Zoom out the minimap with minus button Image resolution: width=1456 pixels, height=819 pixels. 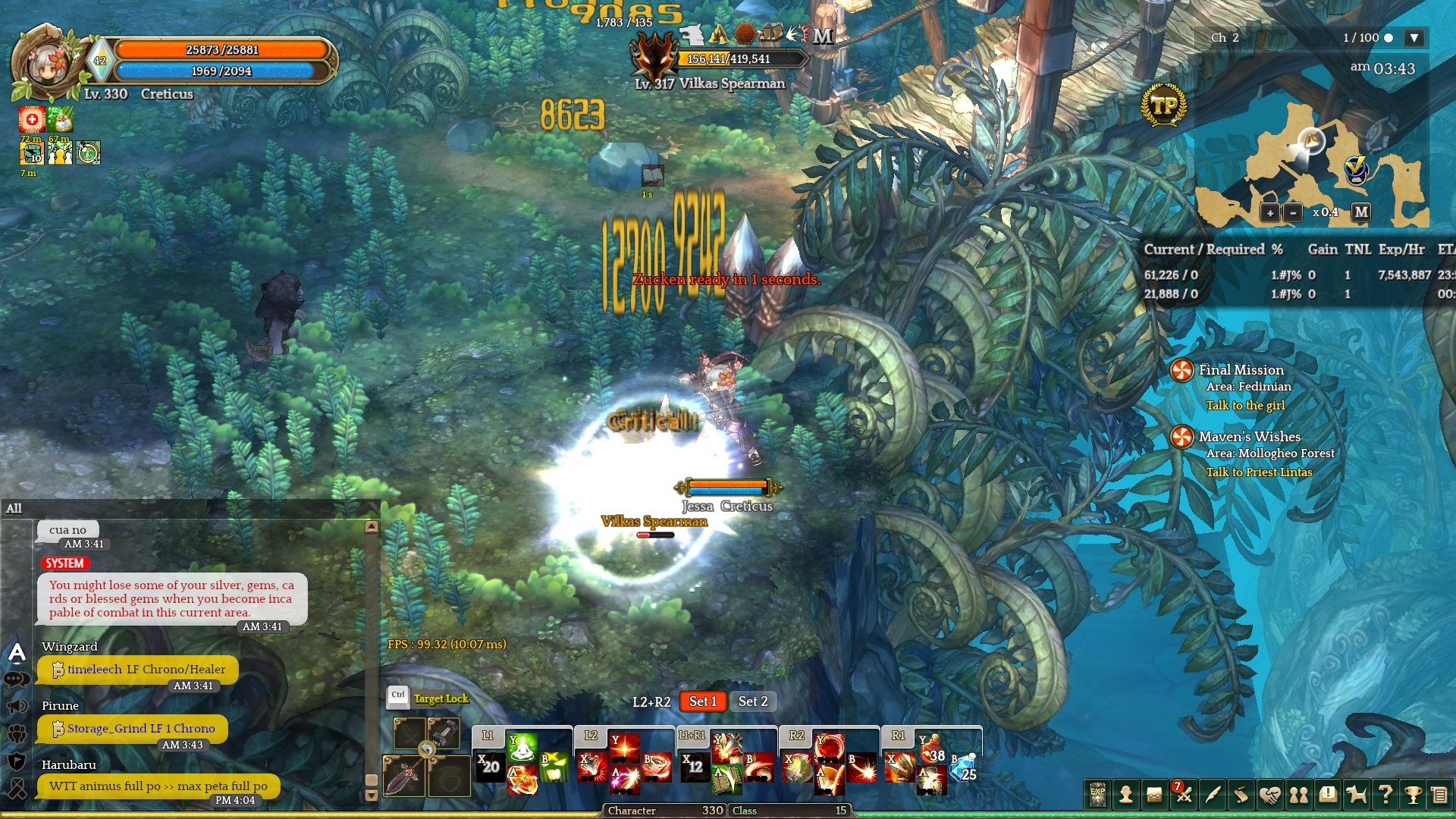click(1293, 213)
